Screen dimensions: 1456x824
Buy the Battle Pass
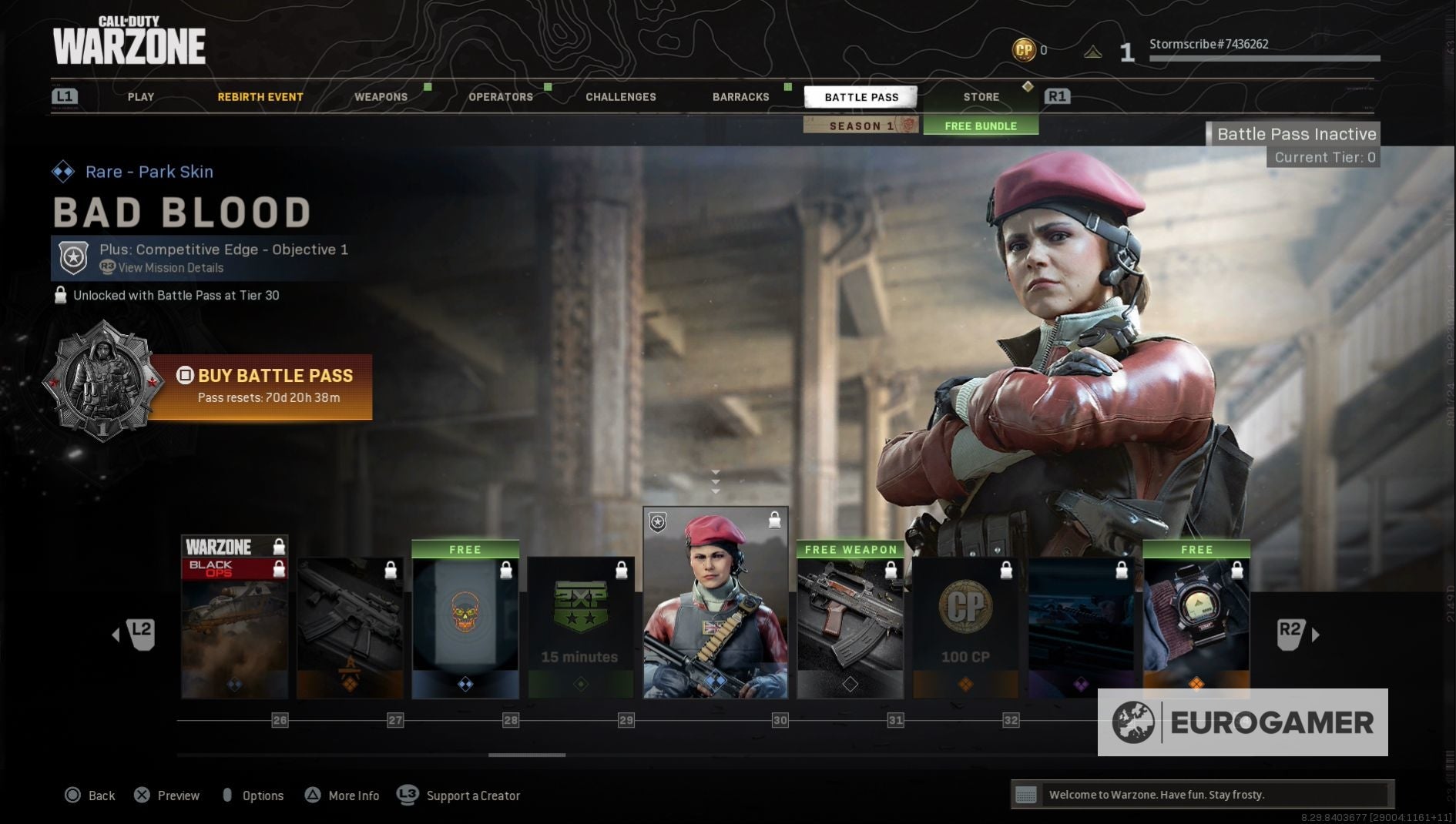point(262,386)
